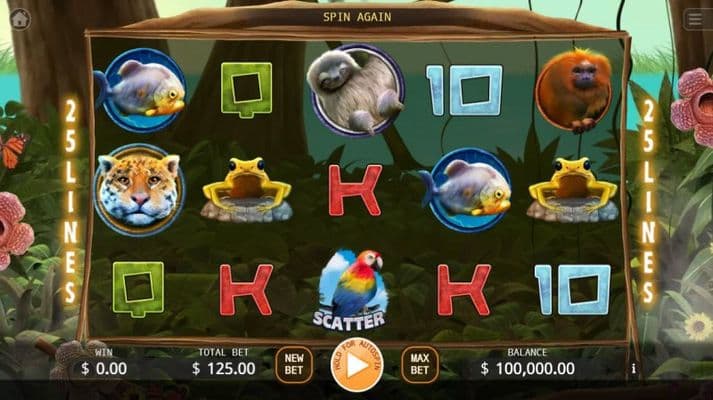The width and height of the screenshot is (713, 400).
Task: Show the paytable info icon
Action: coord(633,369)
